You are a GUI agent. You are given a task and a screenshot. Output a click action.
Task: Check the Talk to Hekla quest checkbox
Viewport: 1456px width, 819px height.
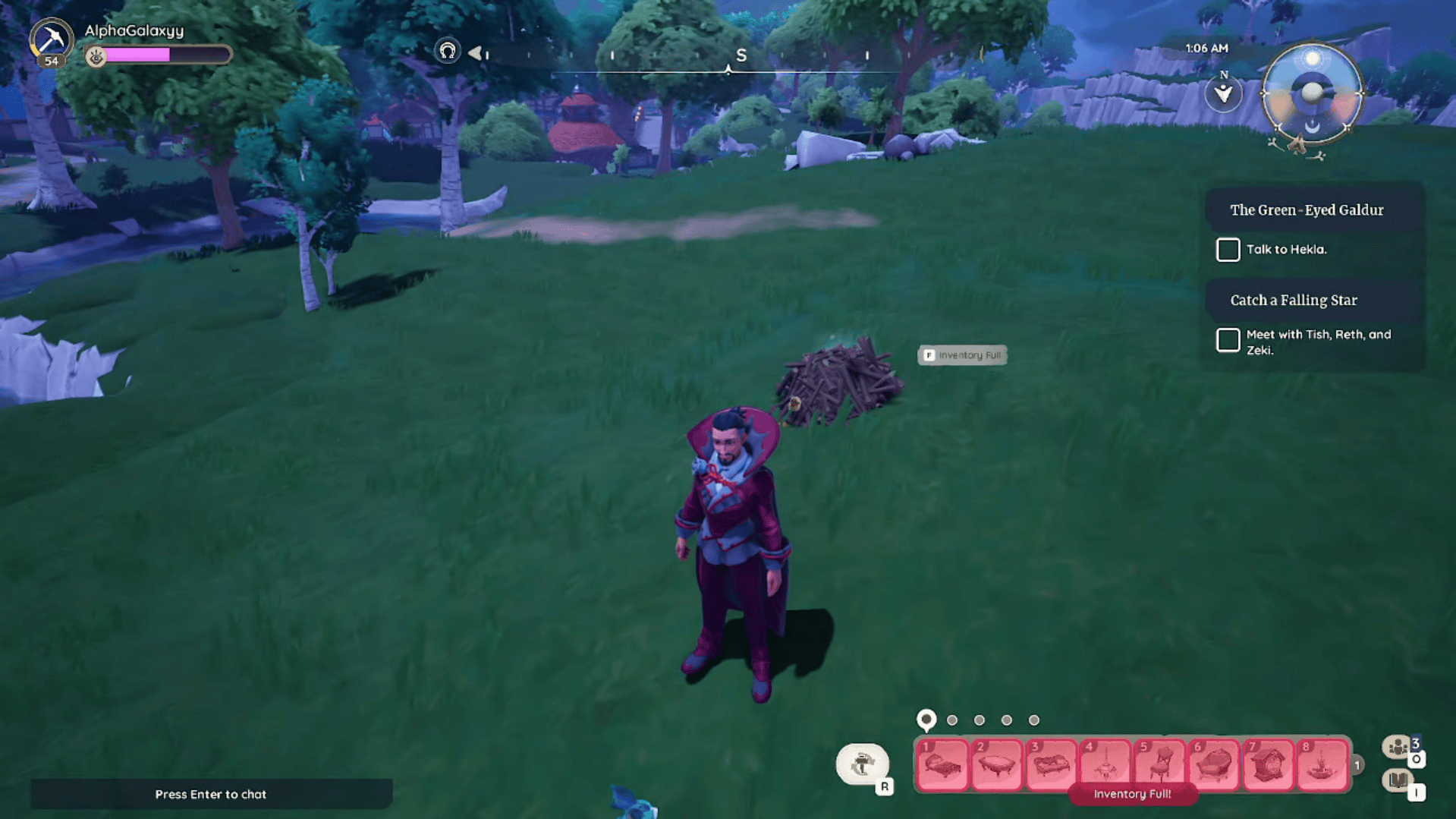(x=1228, y=249)
